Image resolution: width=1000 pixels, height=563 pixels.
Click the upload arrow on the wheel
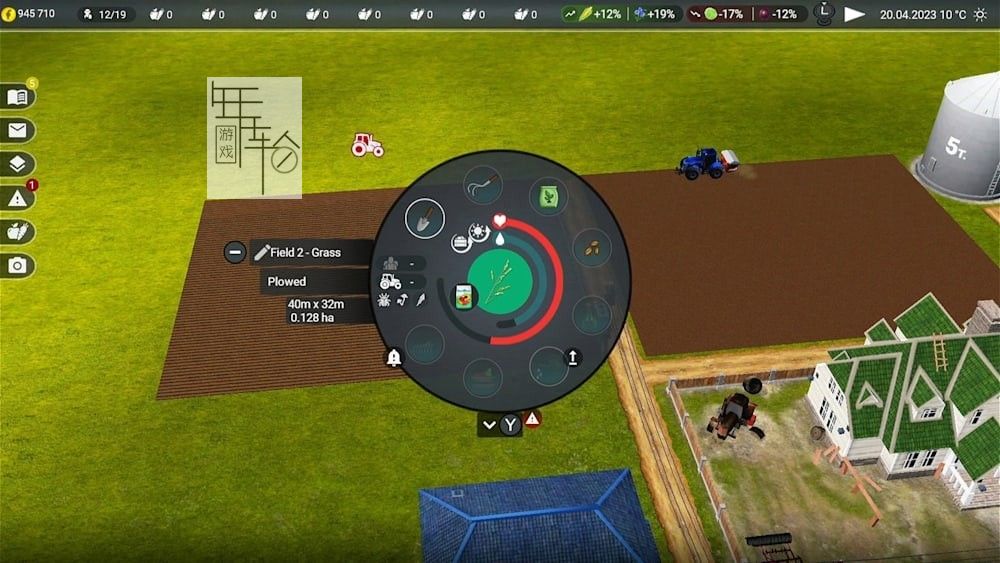click(573, 357)
